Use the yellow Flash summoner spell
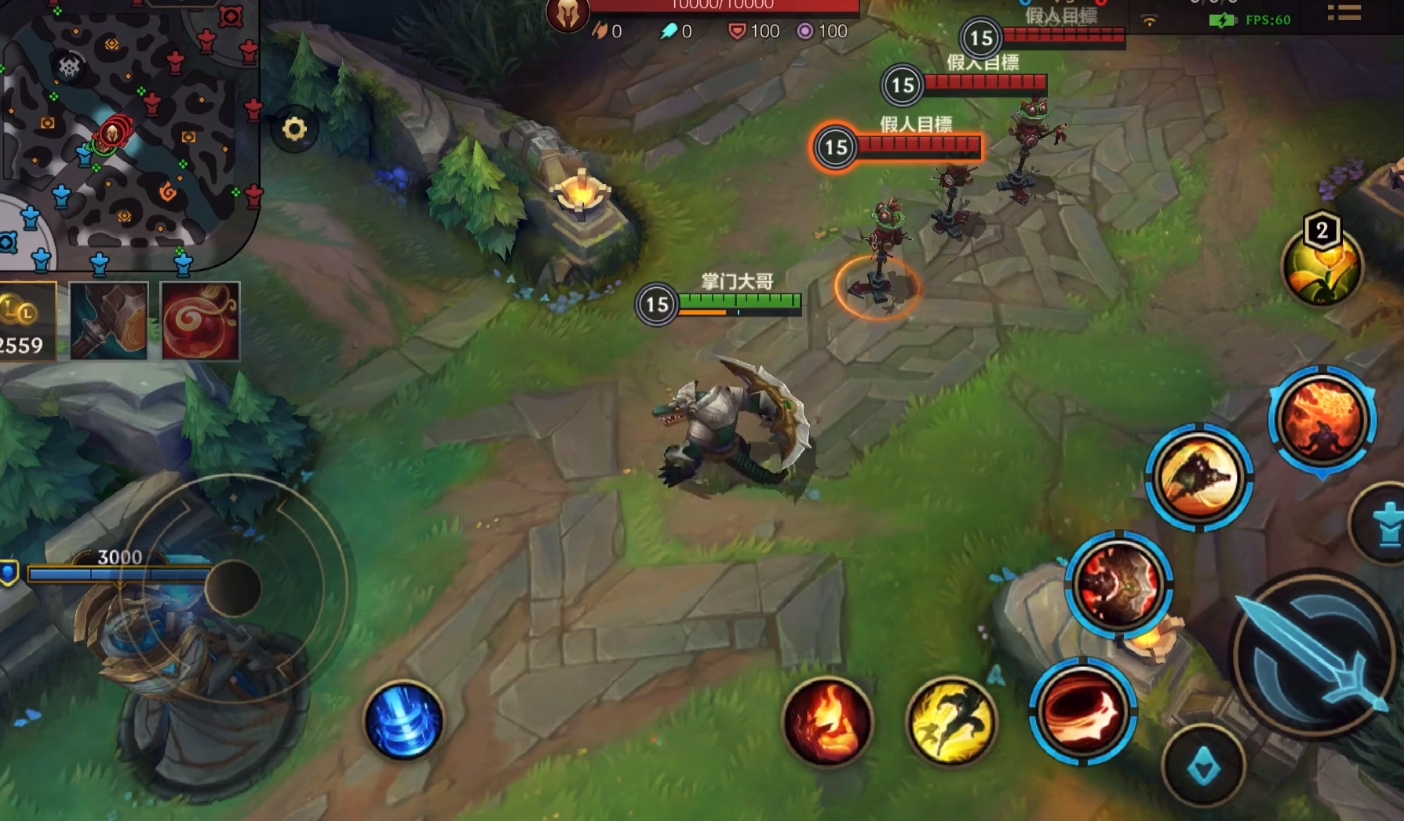Viewport: 1404px width, 821px height. tap(951, 720)
